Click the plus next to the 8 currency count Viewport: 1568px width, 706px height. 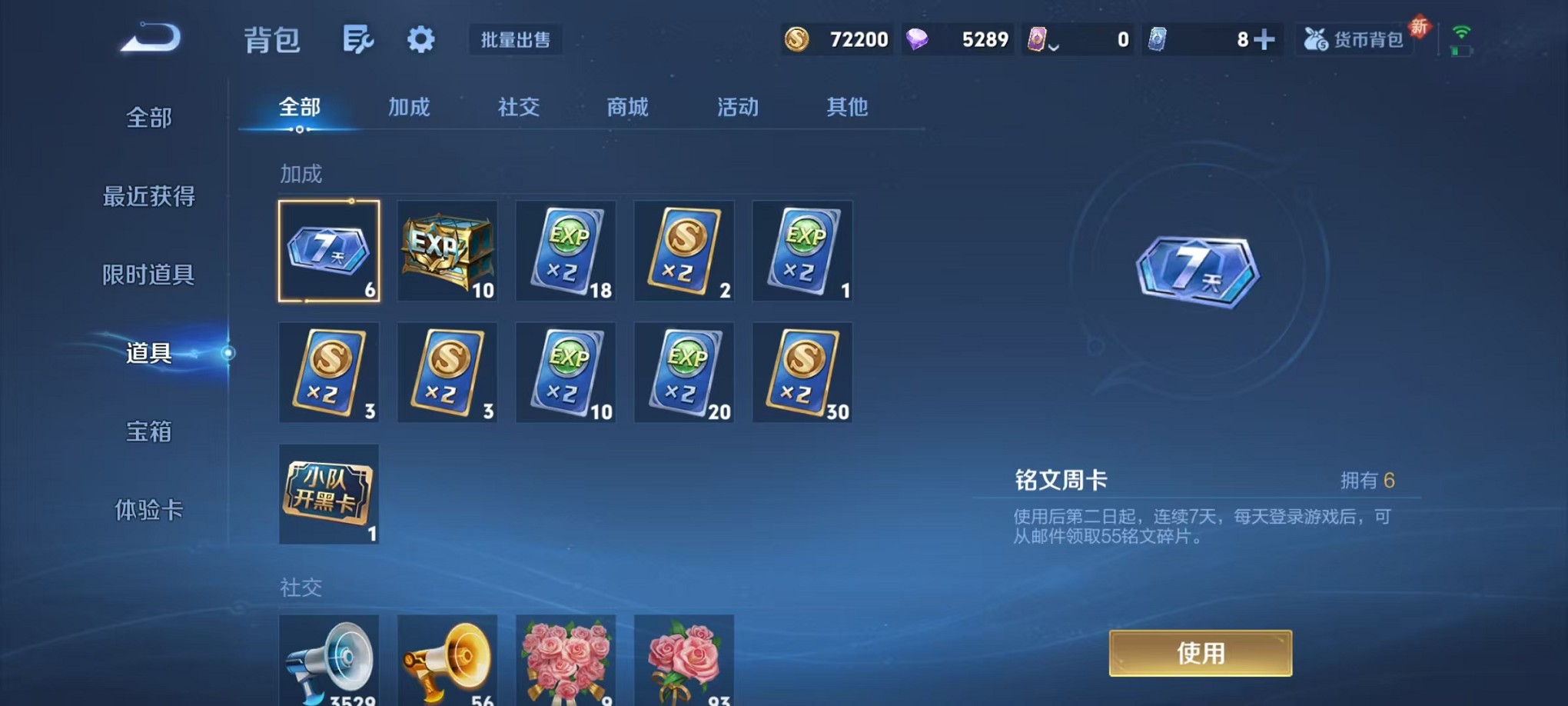pyautogui.click(x=1264, y=37)
